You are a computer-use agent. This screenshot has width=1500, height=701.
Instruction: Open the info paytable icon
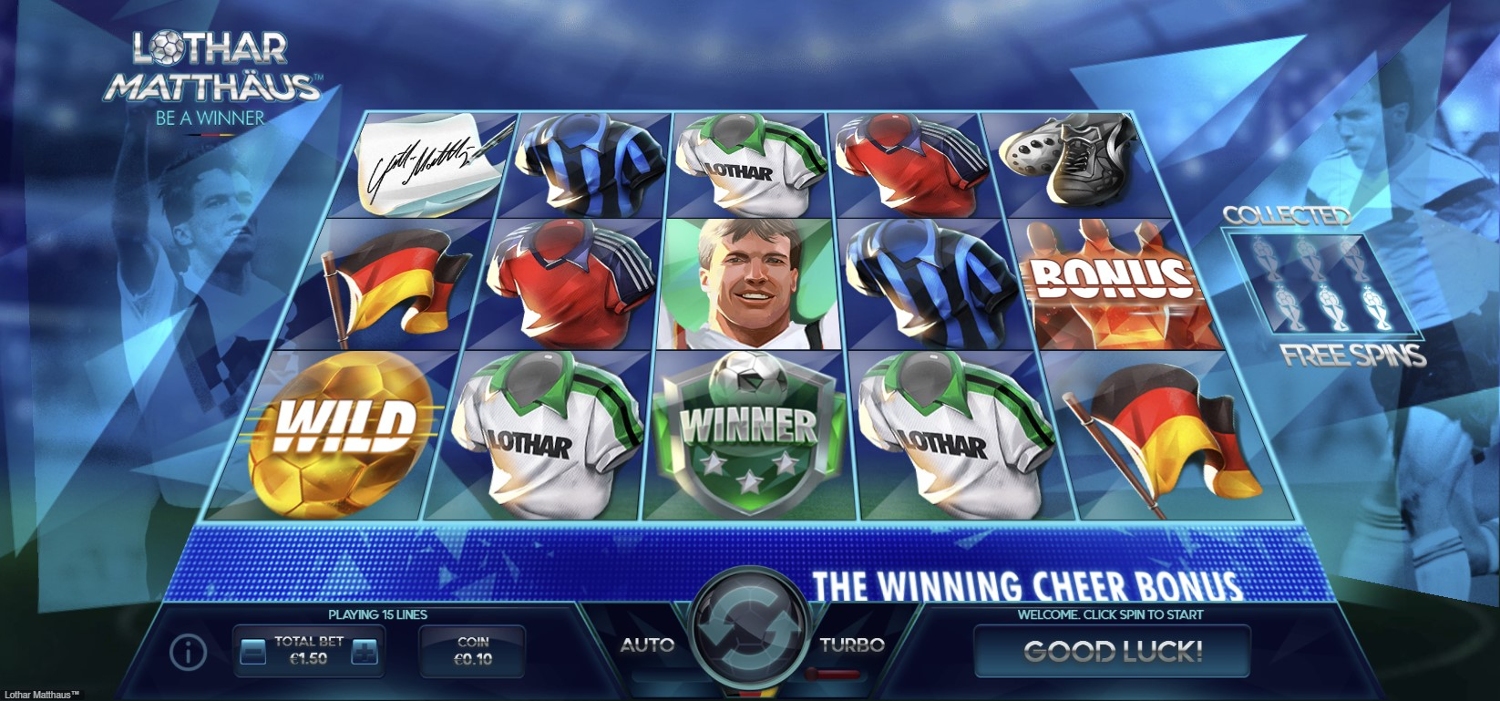click(188, 653)
